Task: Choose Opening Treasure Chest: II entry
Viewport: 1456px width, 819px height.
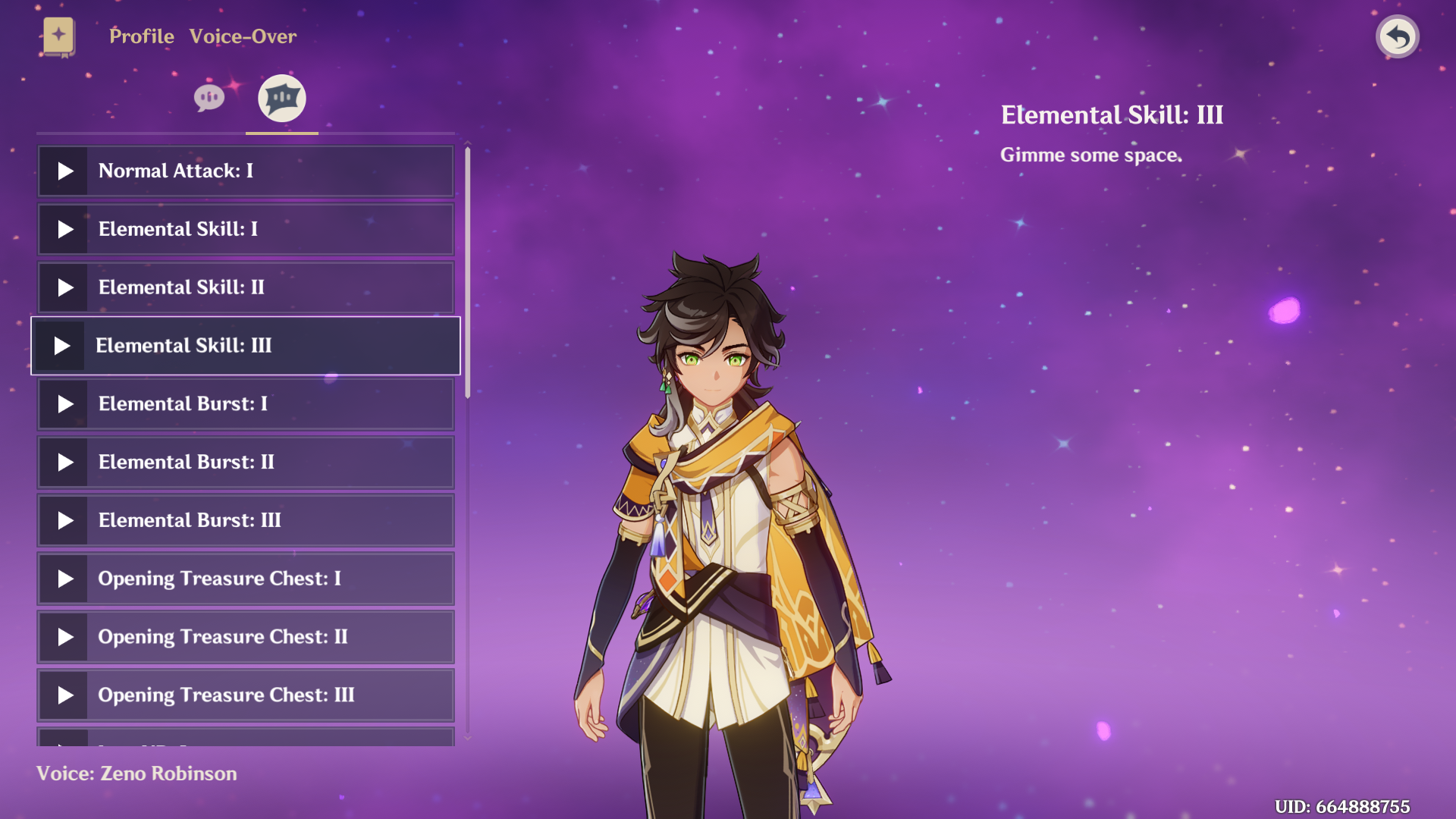Action: pos(246,637)
